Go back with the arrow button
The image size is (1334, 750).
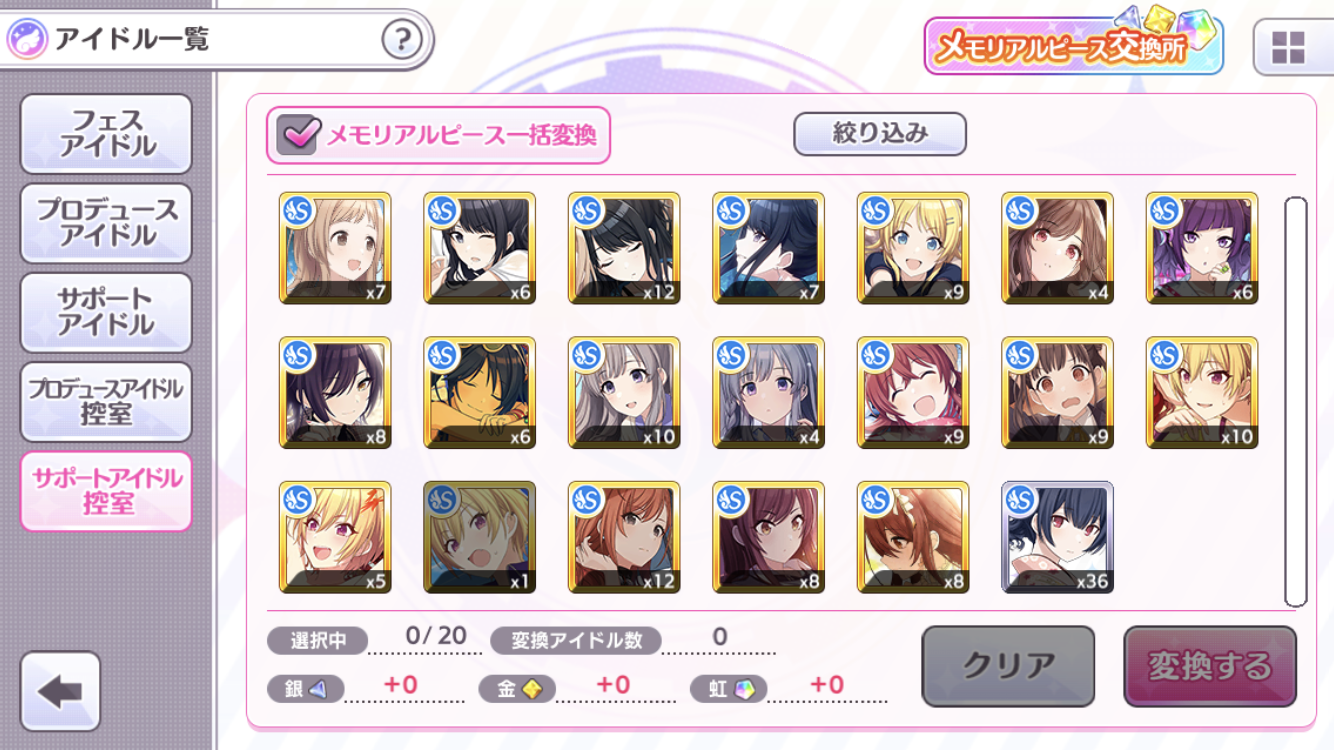pos(60,691)
